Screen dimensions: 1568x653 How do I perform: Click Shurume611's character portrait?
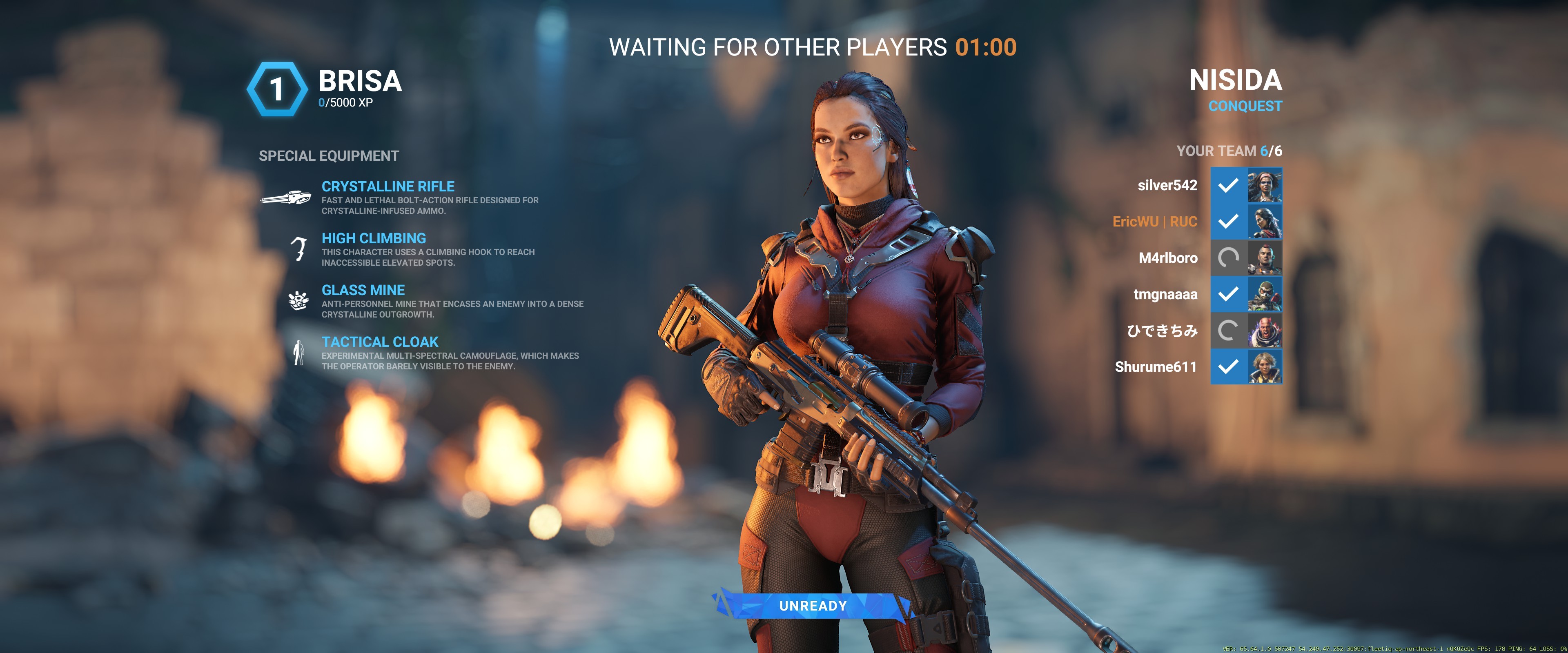[x=1265, y=367]
